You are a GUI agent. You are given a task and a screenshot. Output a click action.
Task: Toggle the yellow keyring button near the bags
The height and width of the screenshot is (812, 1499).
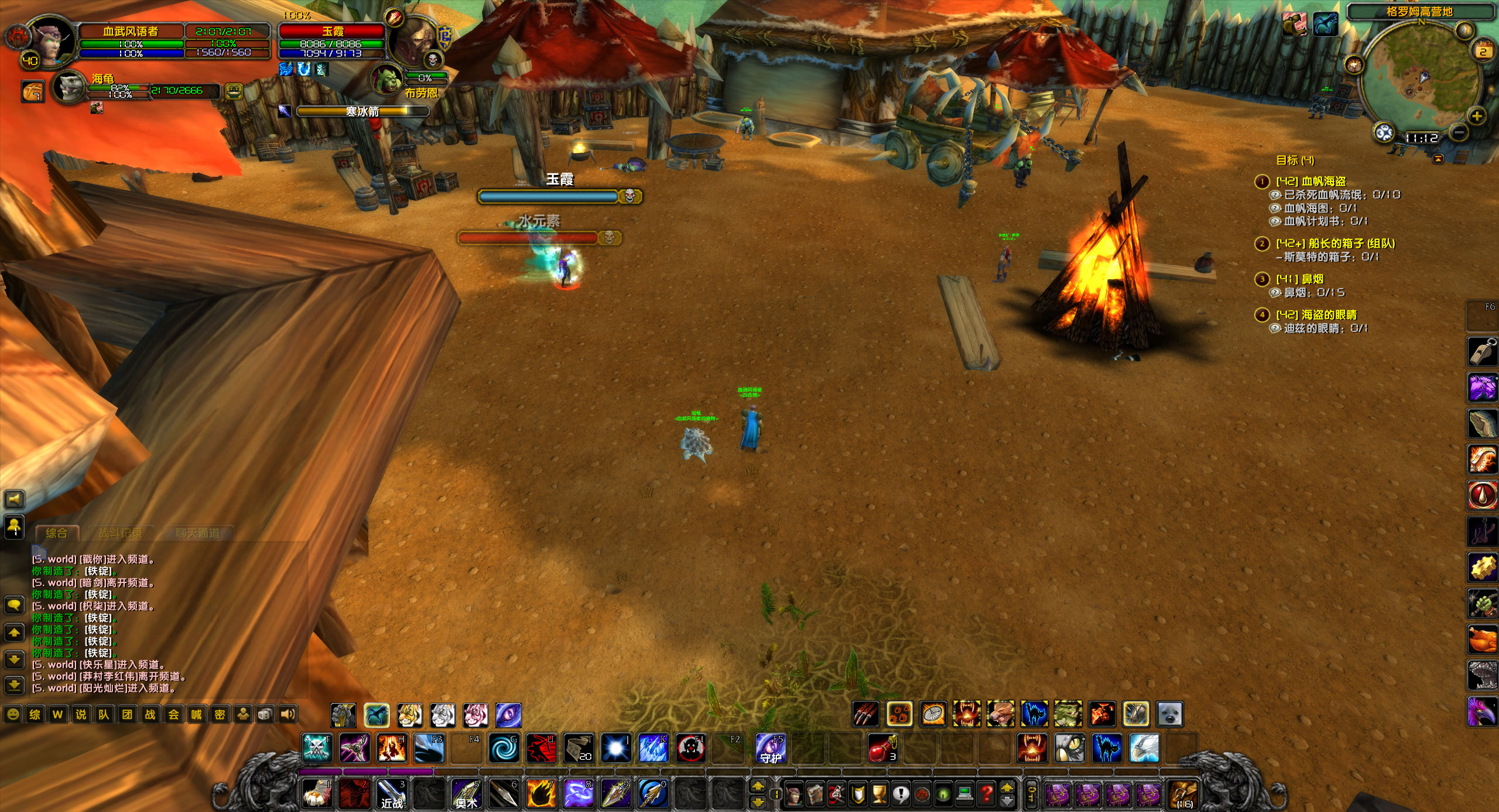coord(1032,795)
